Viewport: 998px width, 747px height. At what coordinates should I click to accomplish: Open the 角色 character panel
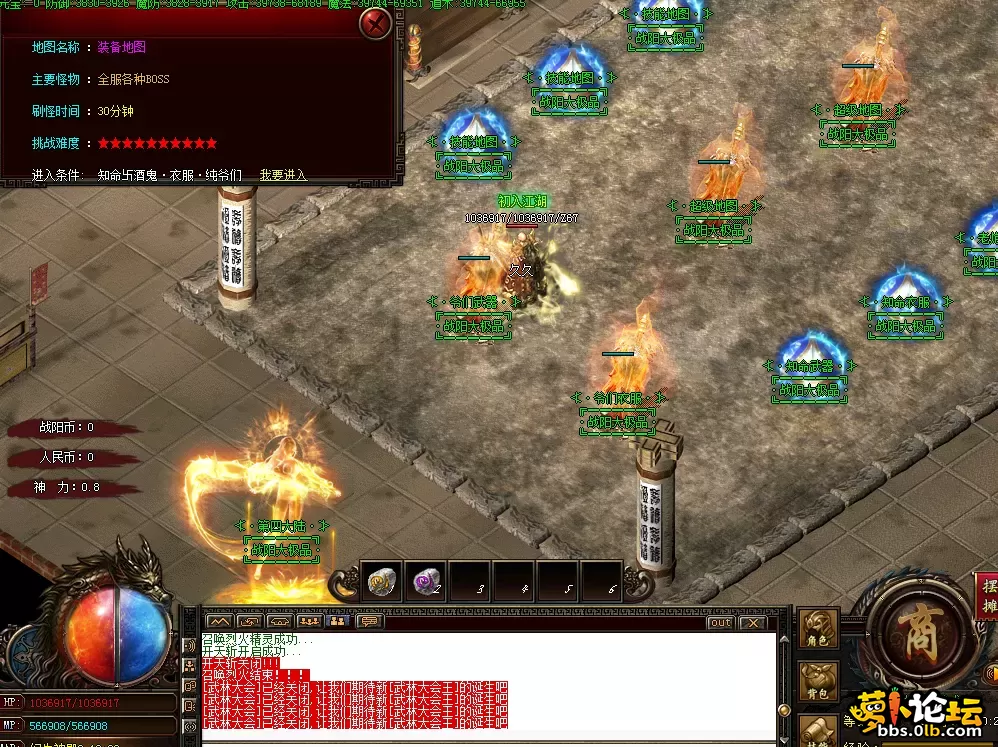point(819,629)
